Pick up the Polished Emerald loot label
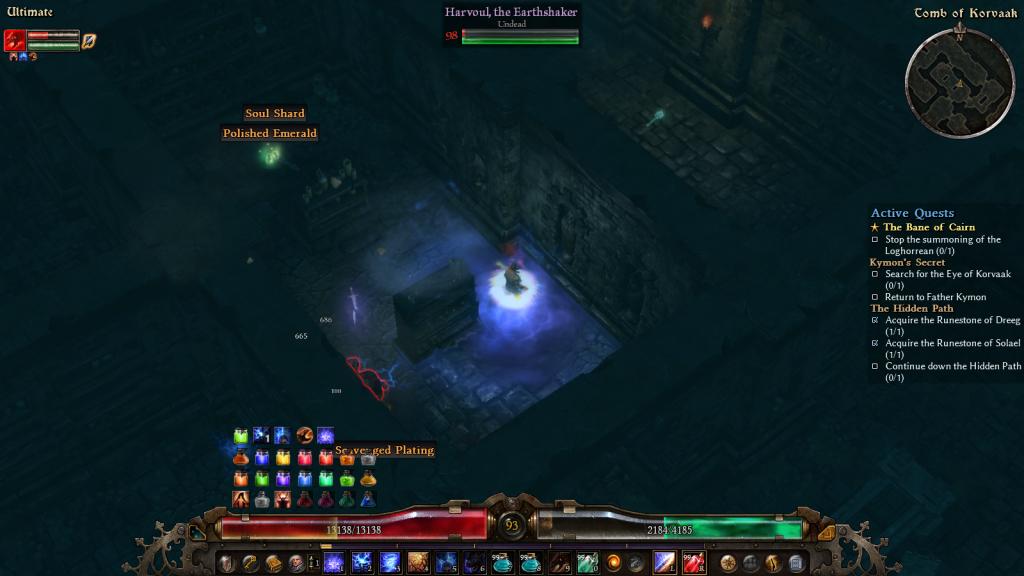1024x576 pixels. [x=270, y=133]
